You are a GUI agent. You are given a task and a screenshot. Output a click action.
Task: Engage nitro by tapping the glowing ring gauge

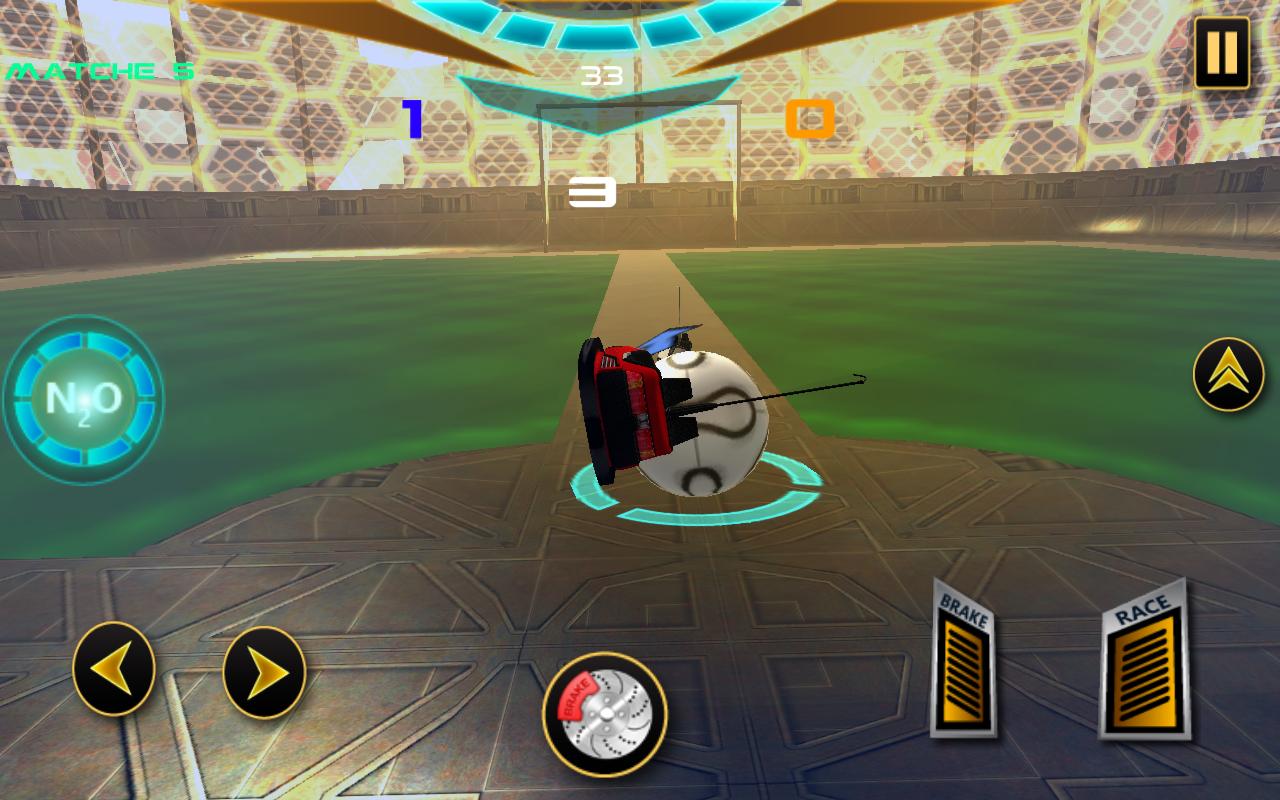[85, 398]
